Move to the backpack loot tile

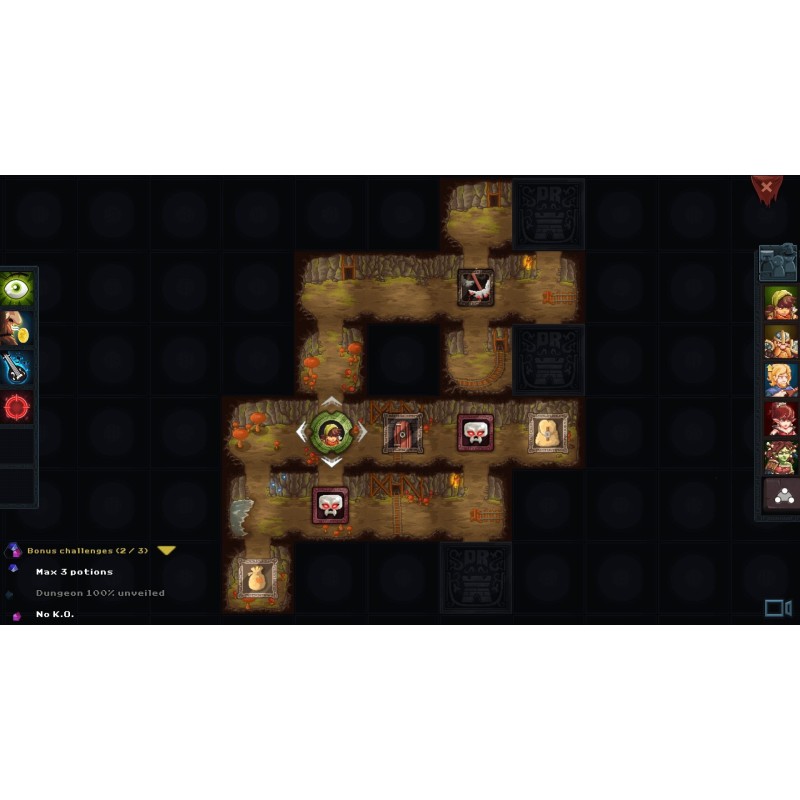click(548, 432)
